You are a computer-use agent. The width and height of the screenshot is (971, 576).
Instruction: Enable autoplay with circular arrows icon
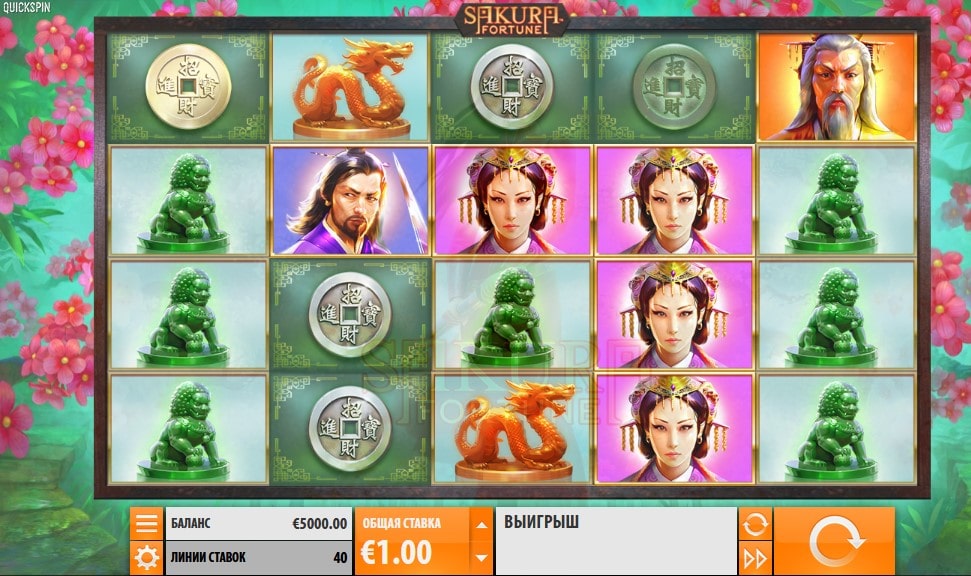point(755,523)
